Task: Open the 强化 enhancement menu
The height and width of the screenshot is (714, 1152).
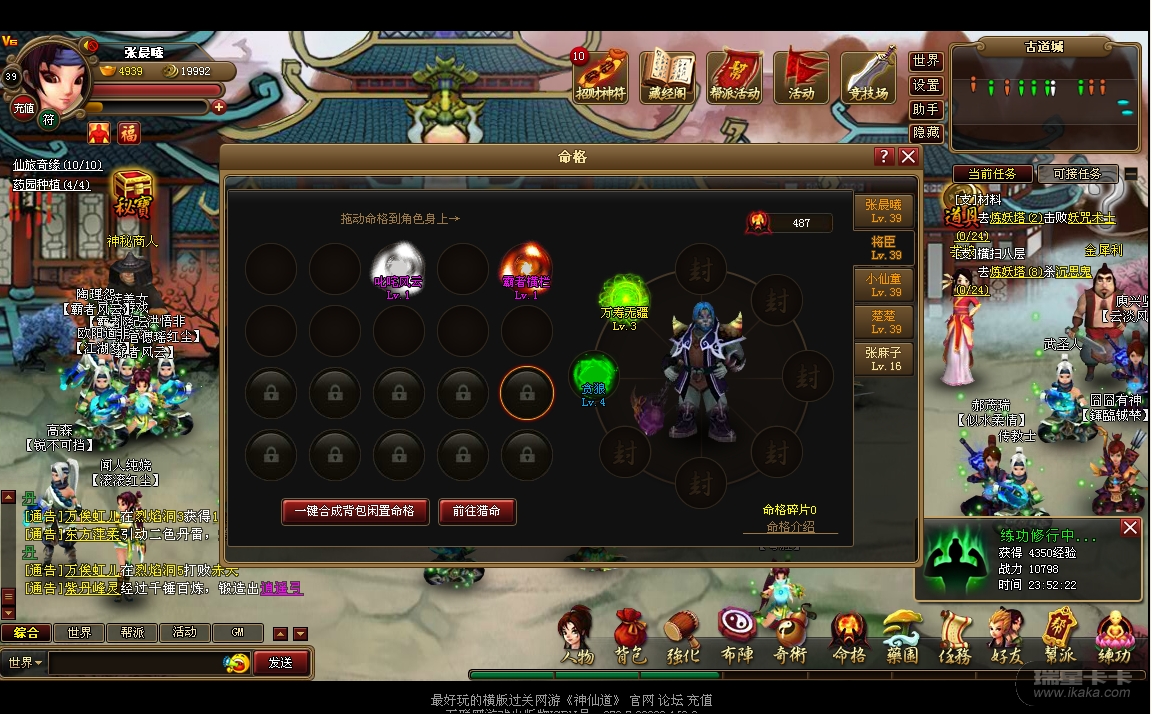Action: [683, 637]
